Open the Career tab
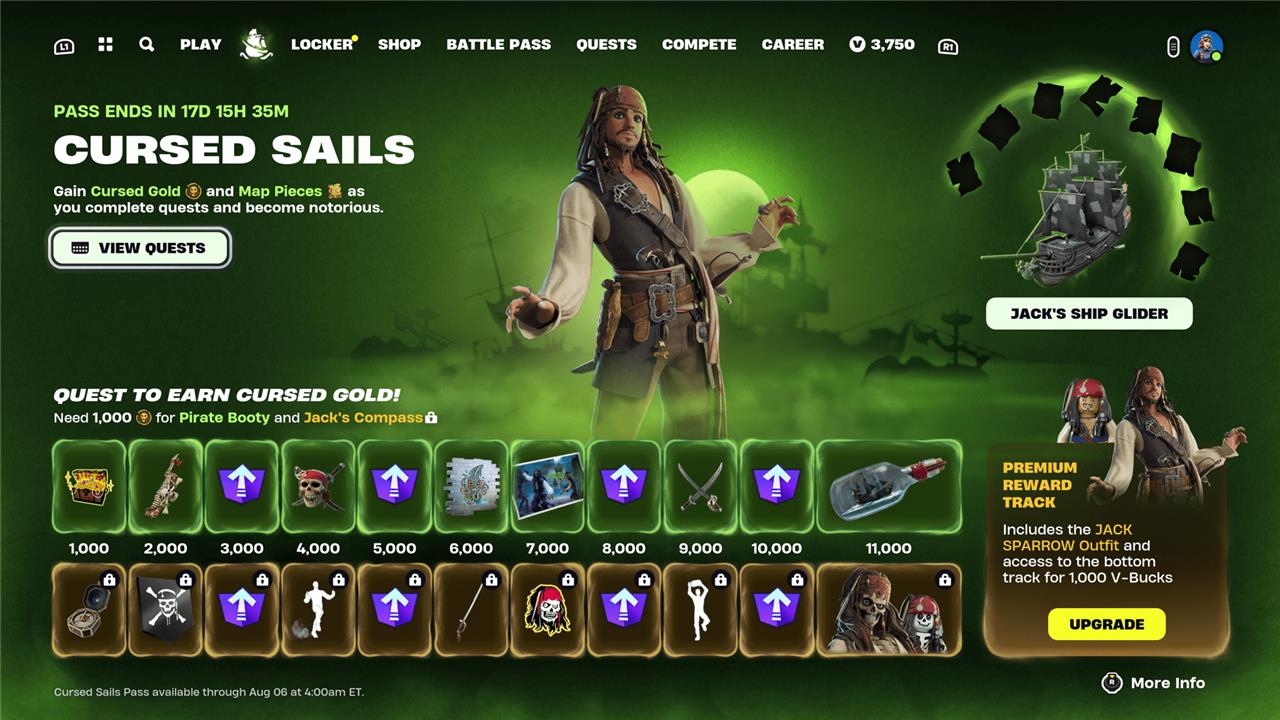 pyautogui.click(x=793, y=44)
